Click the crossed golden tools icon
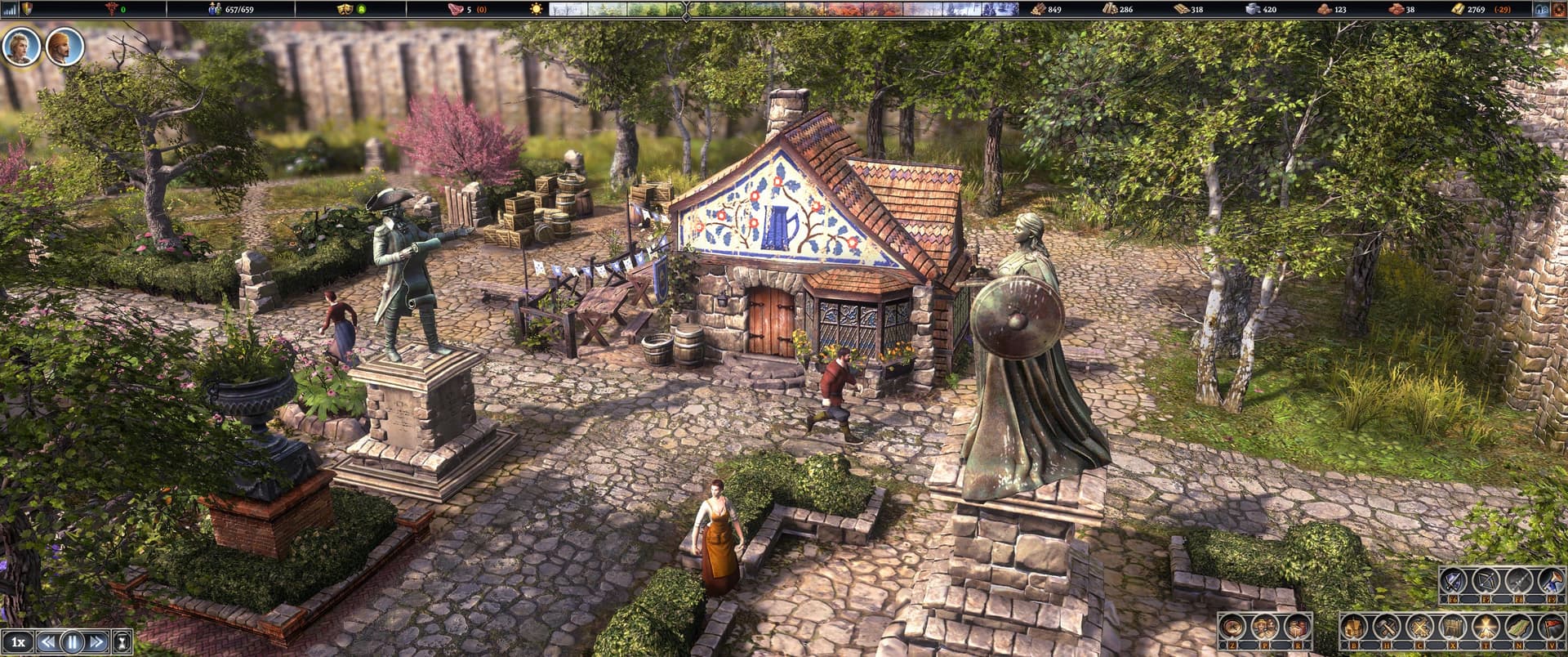 coord(1420,628)
